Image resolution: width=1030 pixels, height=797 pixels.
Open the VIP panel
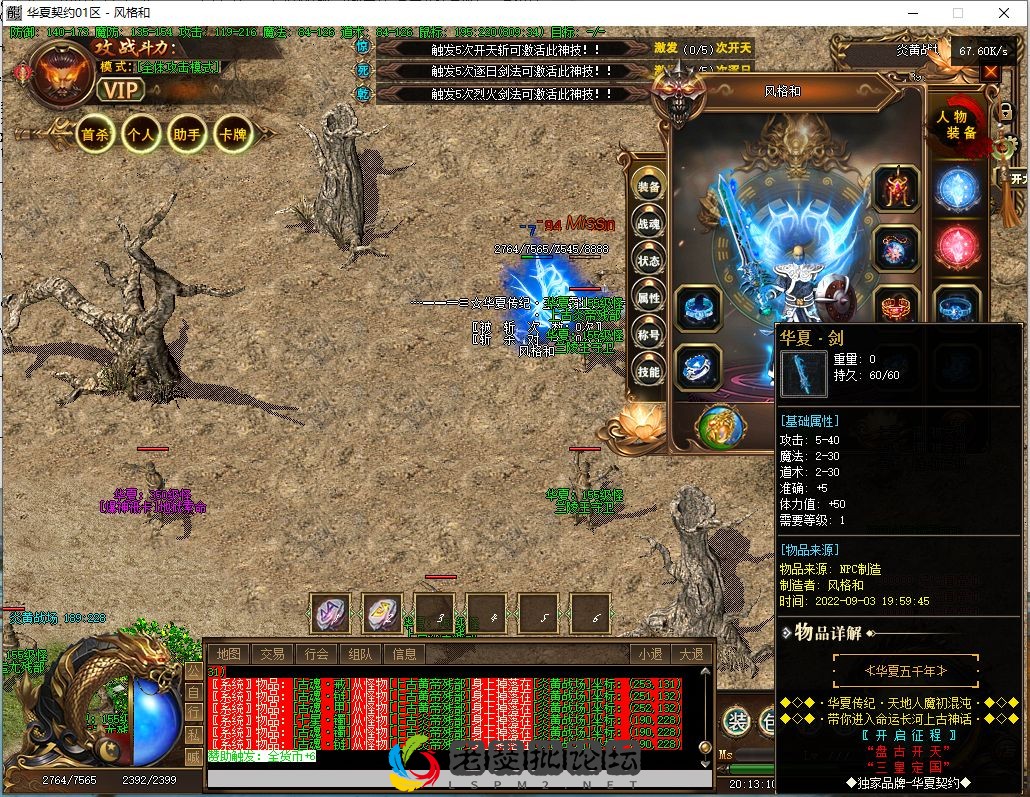click(x=121, y=90)
